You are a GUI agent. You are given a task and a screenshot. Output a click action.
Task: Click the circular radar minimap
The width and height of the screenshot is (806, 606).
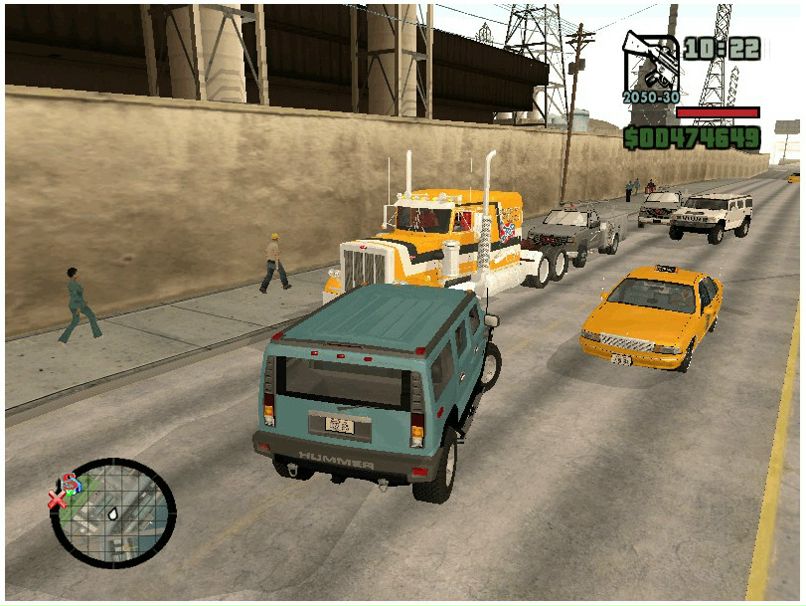point(113,512)
